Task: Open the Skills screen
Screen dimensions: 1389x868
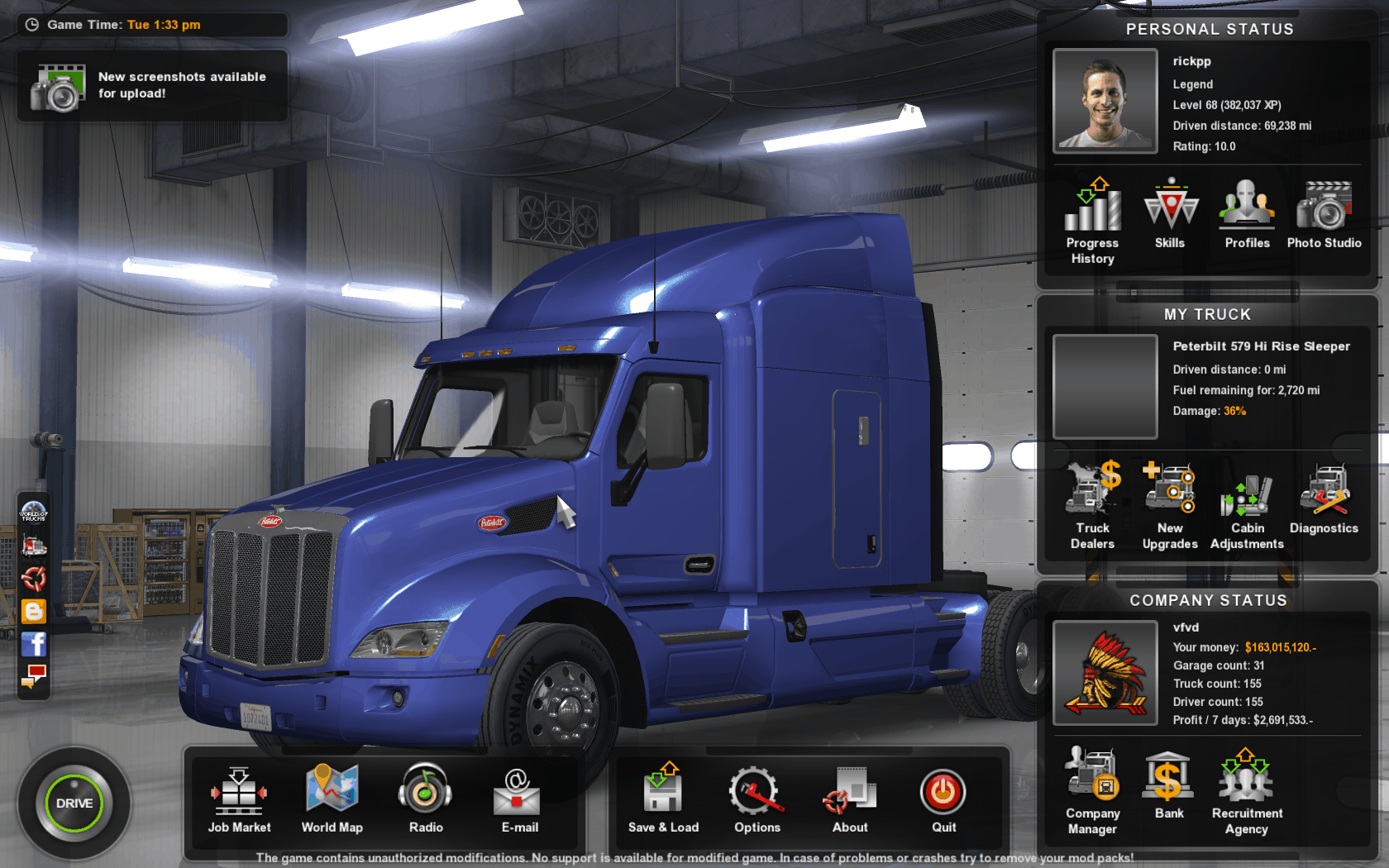Action: tap(1170, 212)
